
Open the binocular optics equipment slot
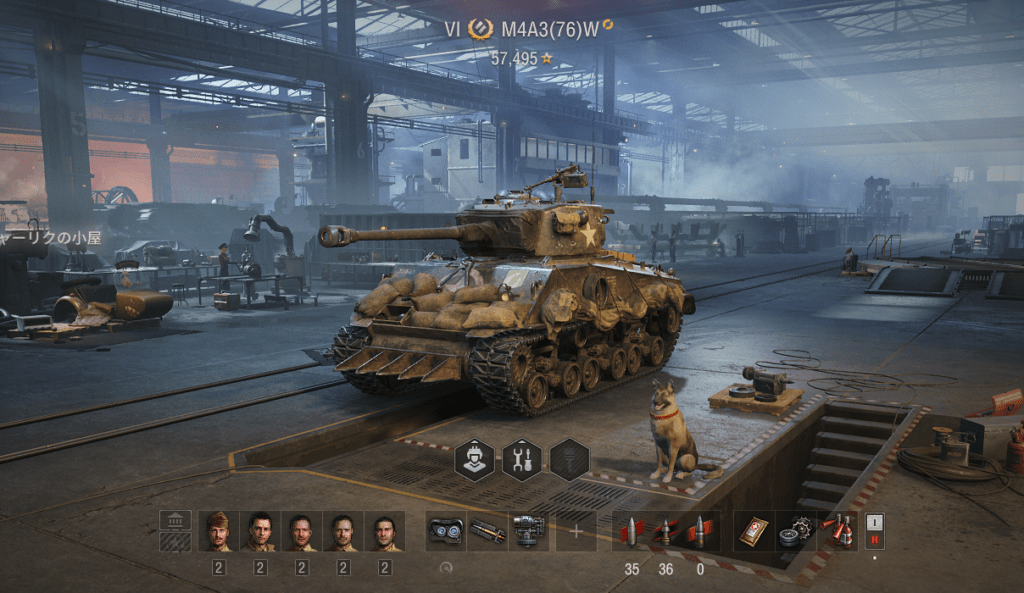(445, 531)
